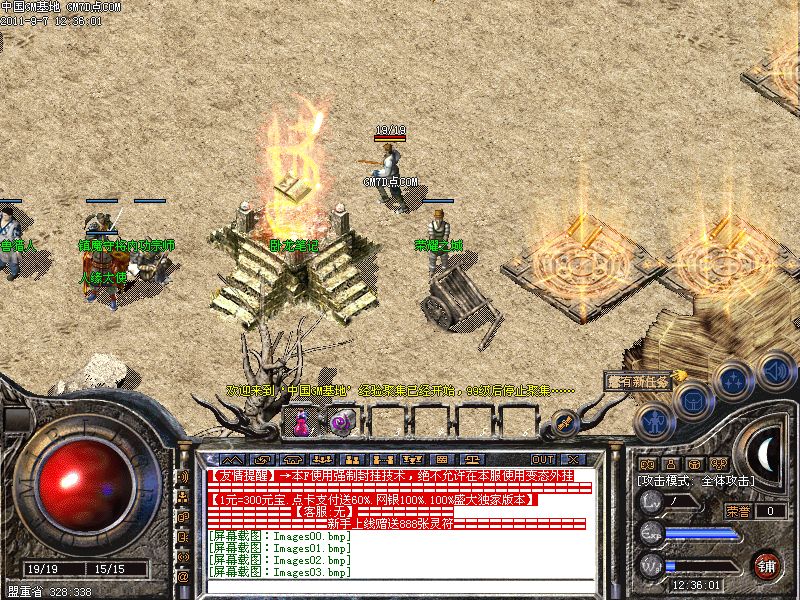
Task: Click the OUT button above chat
Action: (543, 459)
